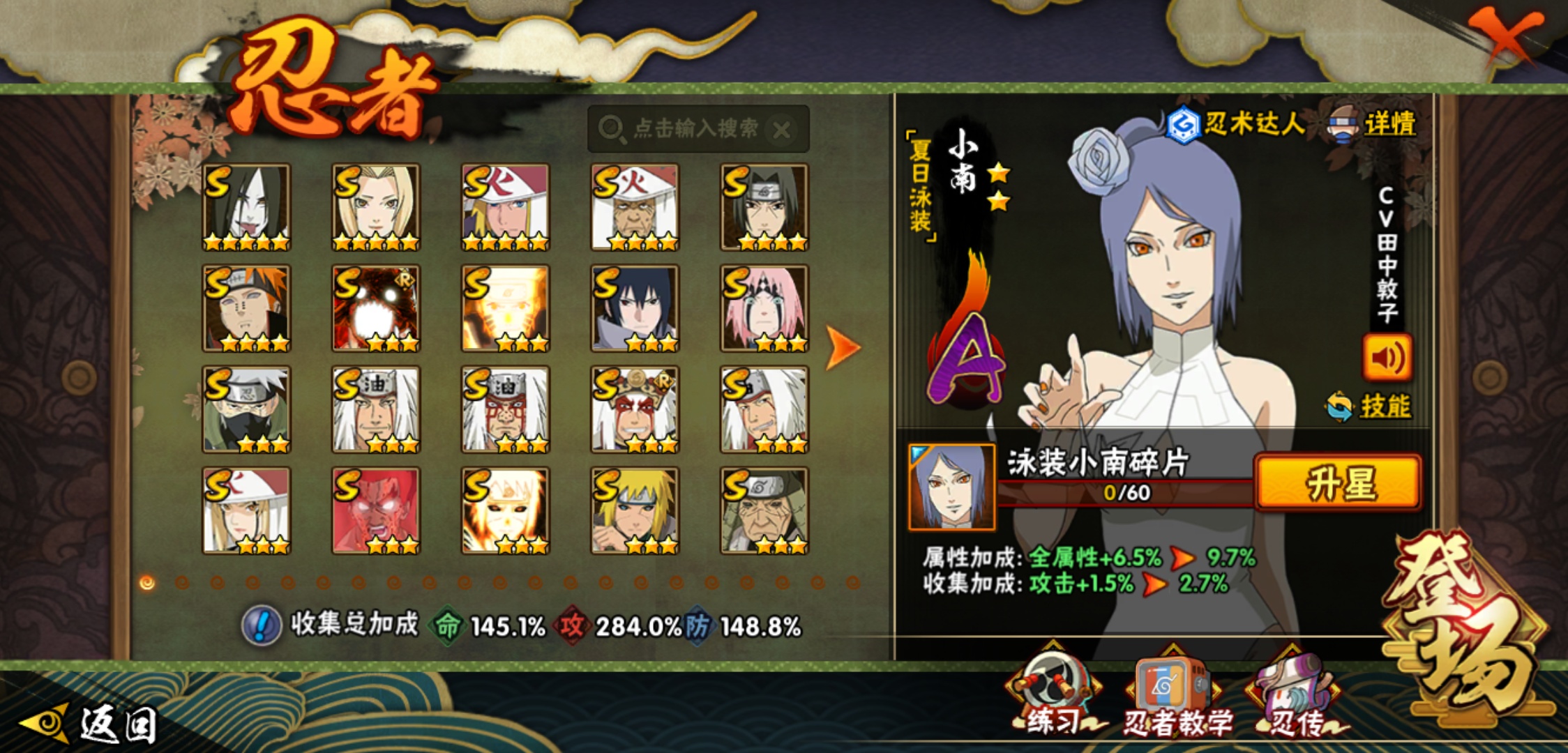Tap the search input field

694,129
